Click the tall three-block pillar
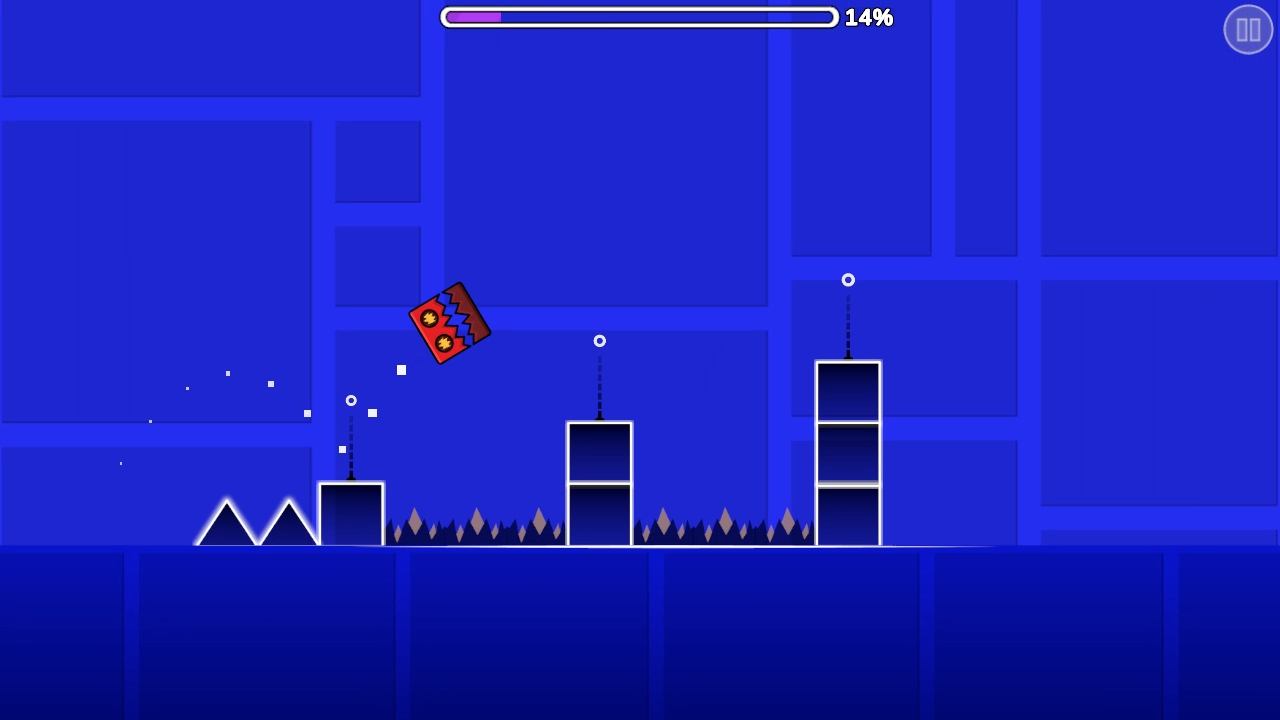Viewport: 1280px width, 720px height. coord(848,450)
